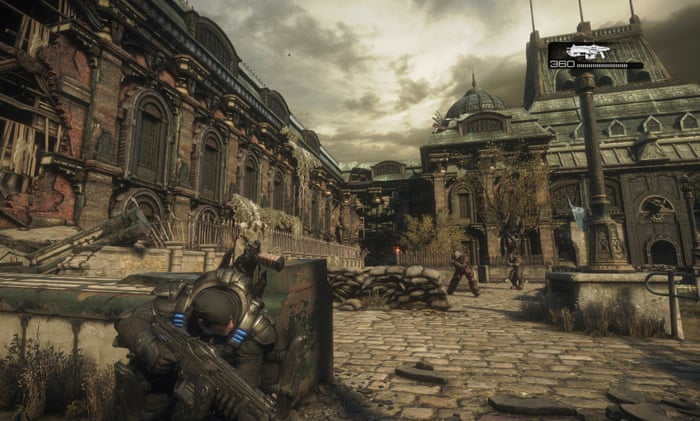Select the Lancer rifle weapon icon

point(587,51)
